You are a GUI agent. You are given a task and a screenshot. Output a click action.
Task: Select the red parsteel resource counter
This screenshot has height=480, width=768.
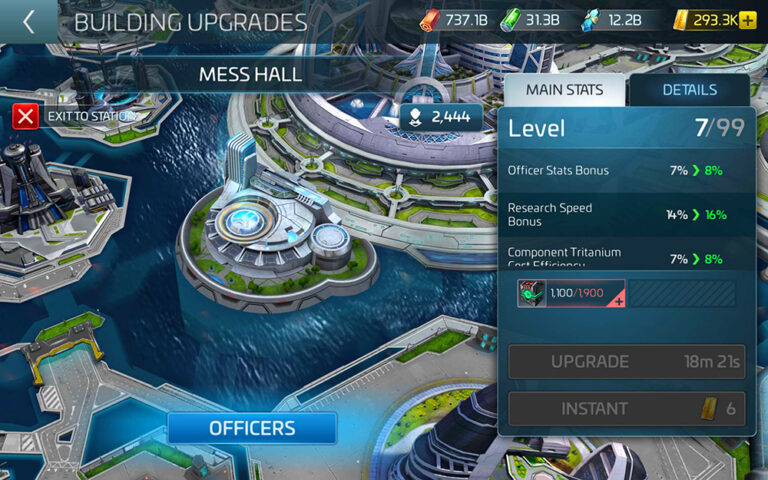pyautogui.click(x=456, y=20)
